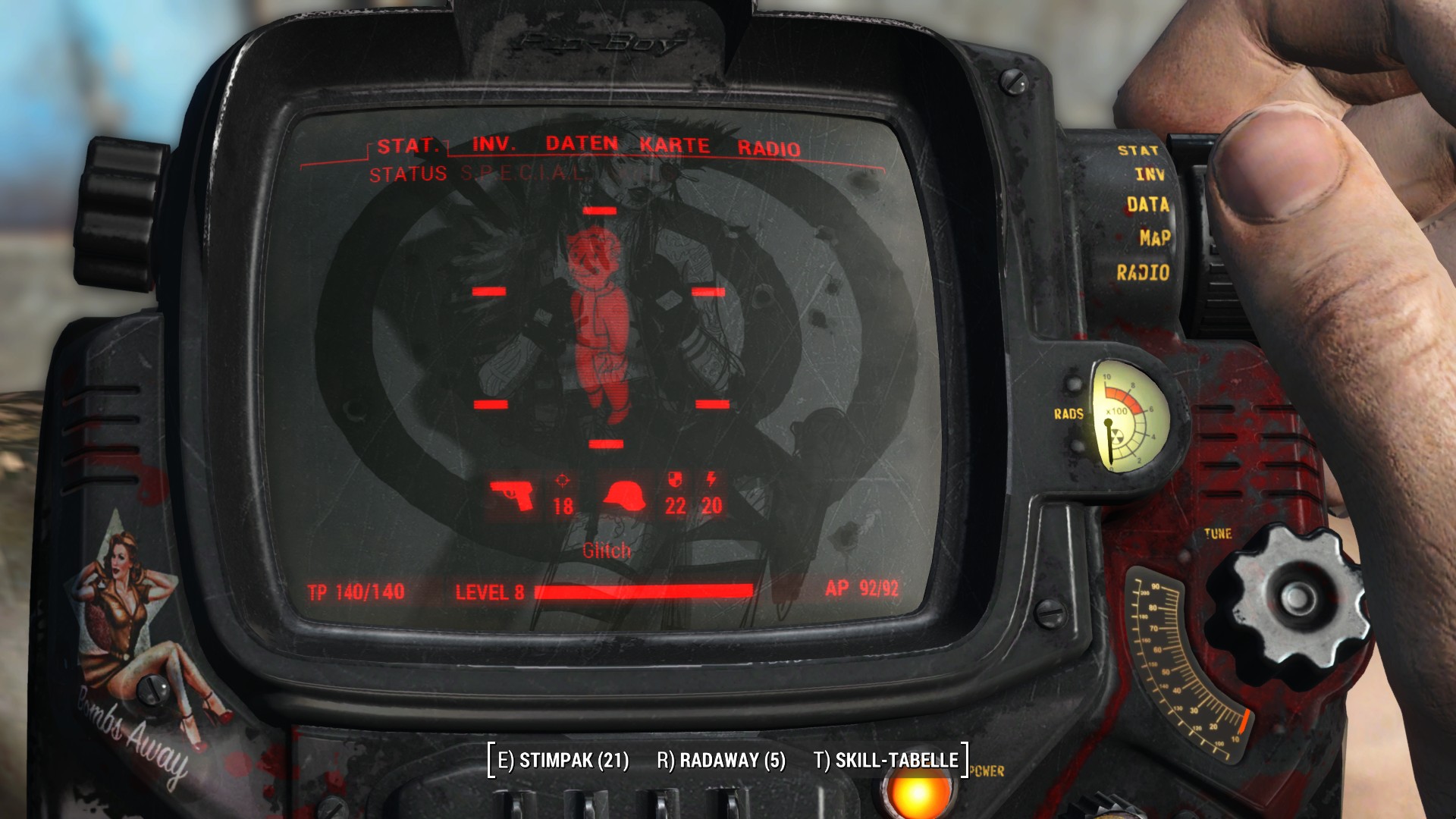View the S.P.E.C.I.A.L. sub-tab
The height and width of the screenshot is (819, 1456).
pos(523,174)
